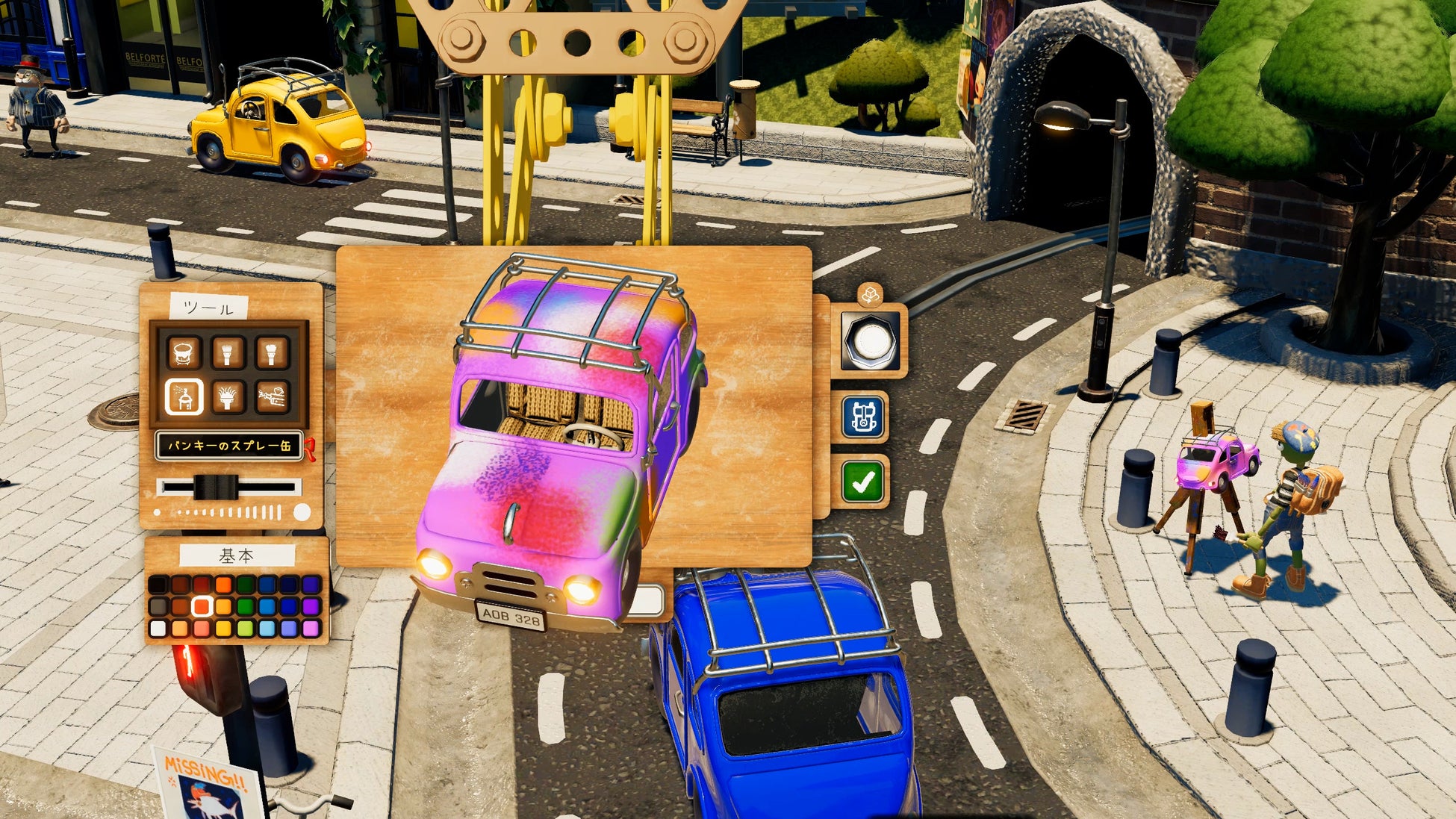Click the パンキーのスプレー缶 tool name field
The image size is (1456, 819).
pyautogui.click(x=228, y=446)
